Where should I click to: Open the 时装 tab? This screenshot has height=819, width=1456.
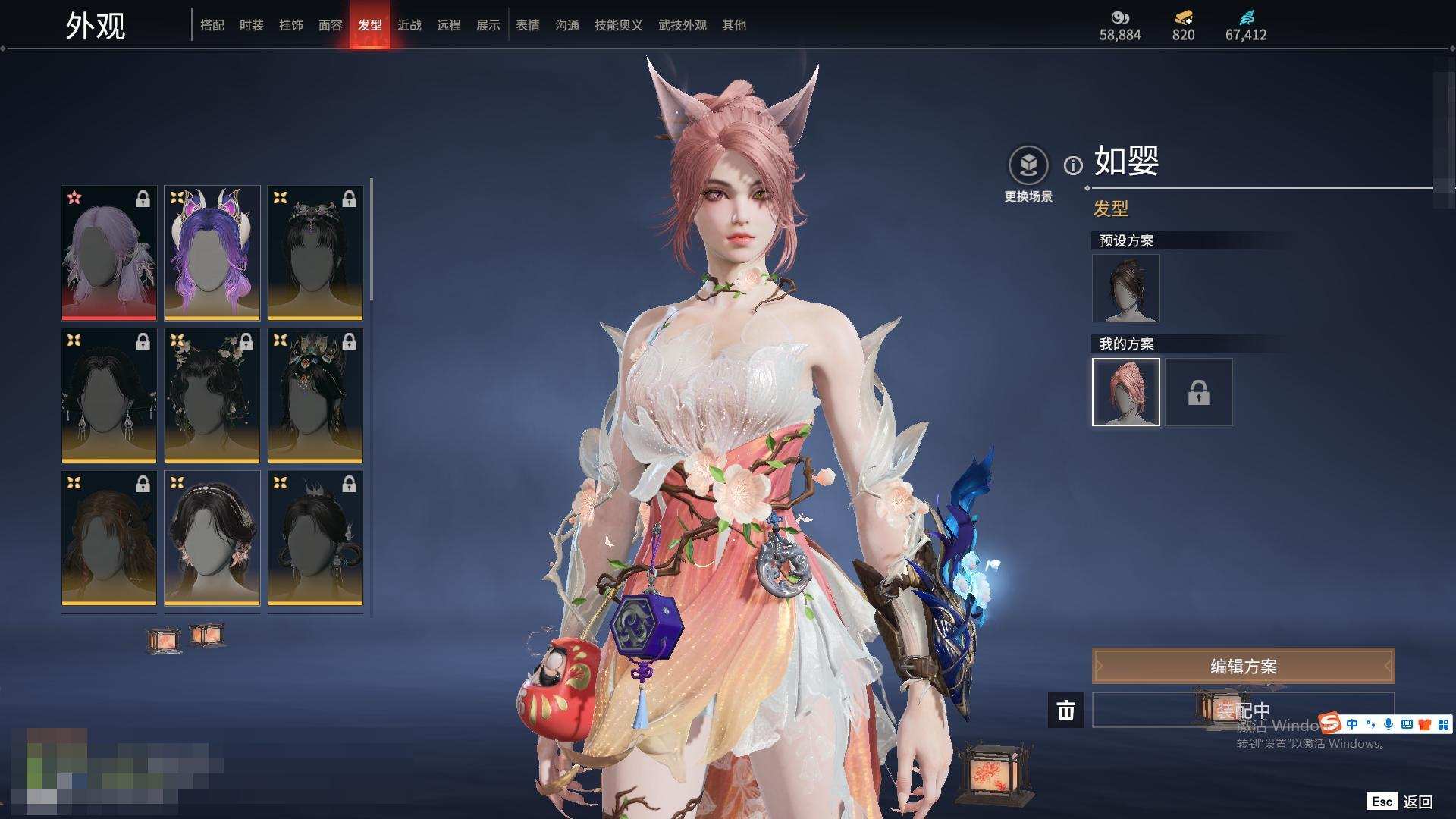pyautogui.click(x=252, y=25)
